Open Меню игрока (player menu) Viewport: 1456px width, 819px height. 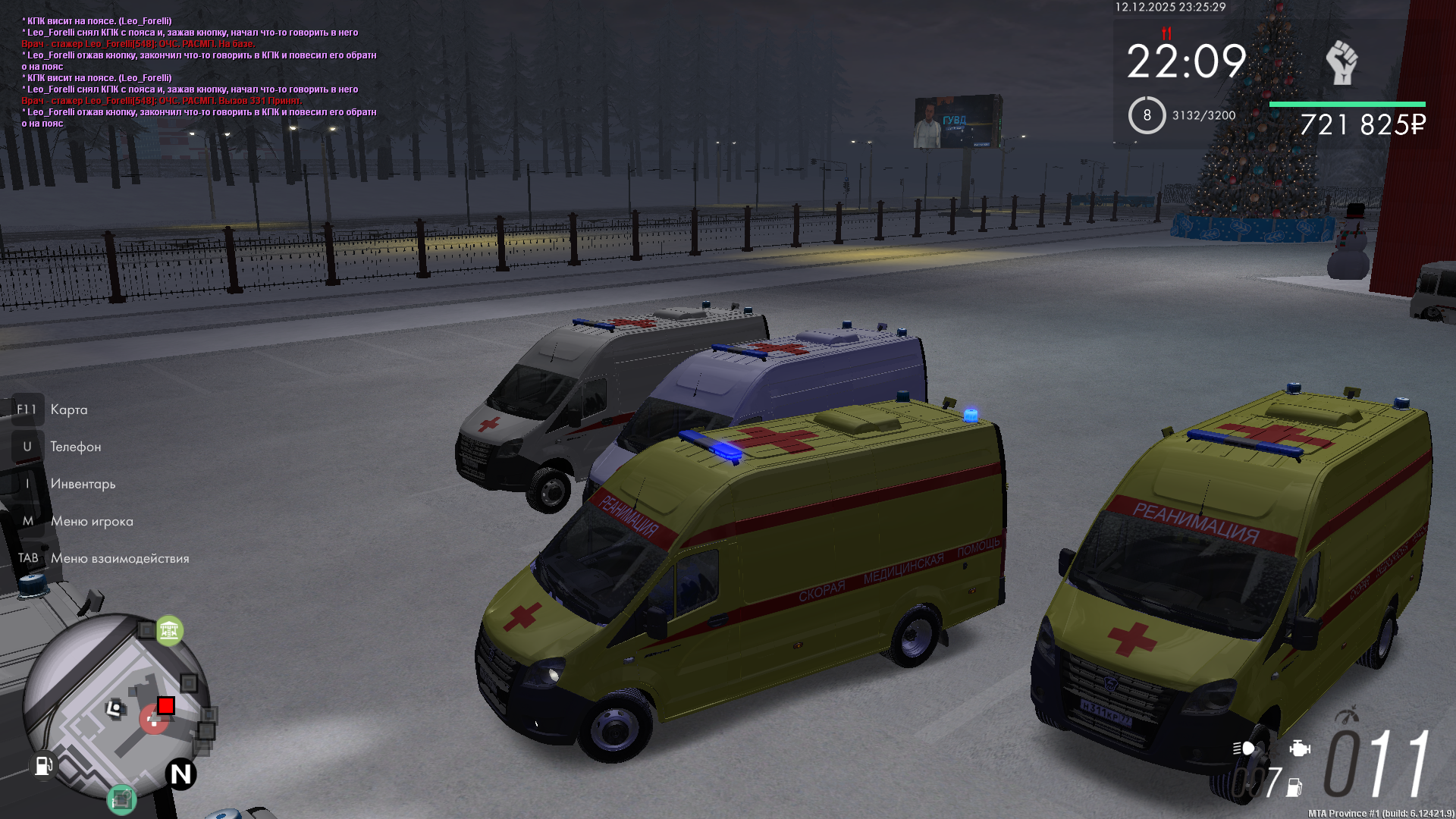pyautogui.click(x=92, y=521)
